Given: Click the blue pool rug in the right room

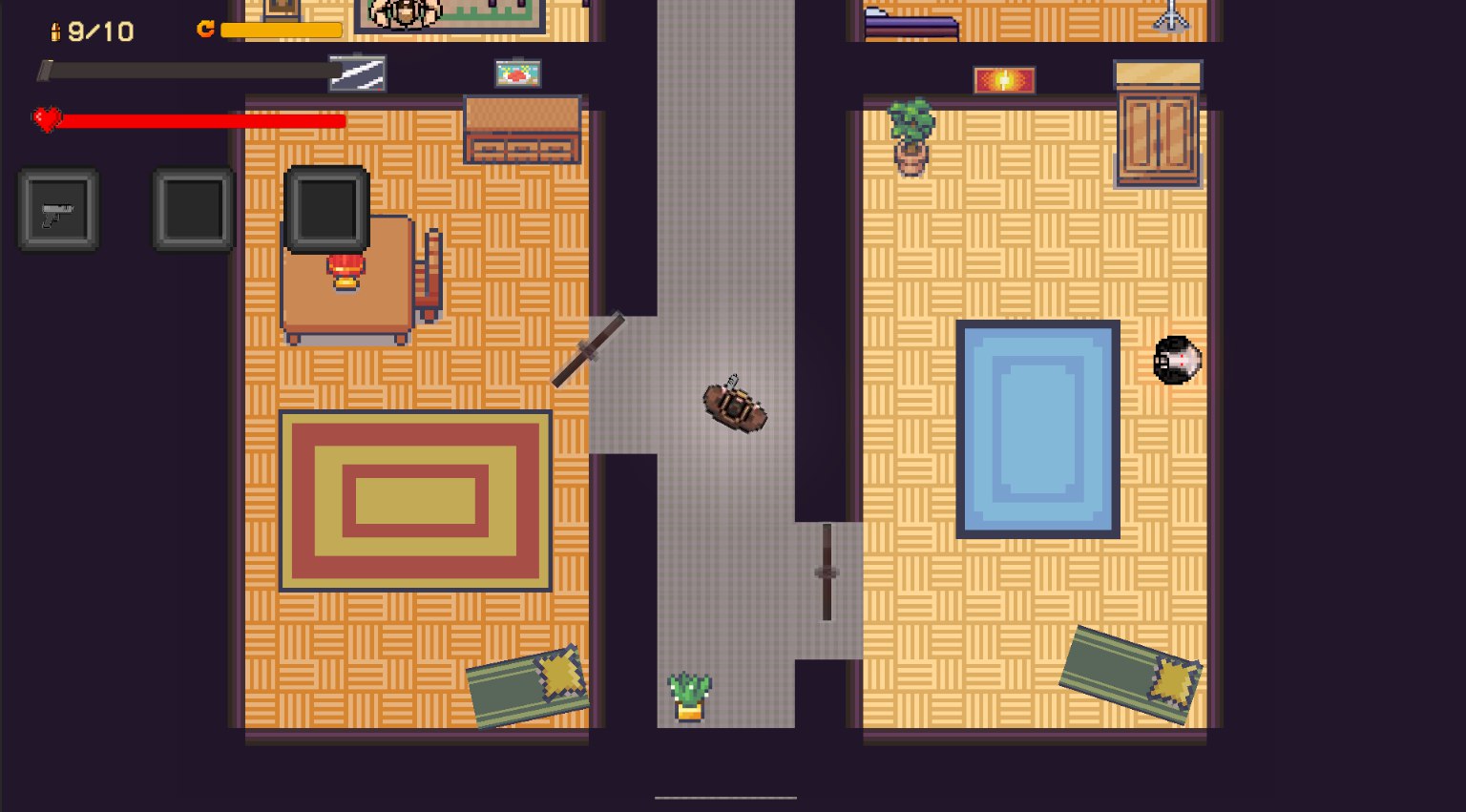Looking at the screenshot, I should click(1037, 427).
